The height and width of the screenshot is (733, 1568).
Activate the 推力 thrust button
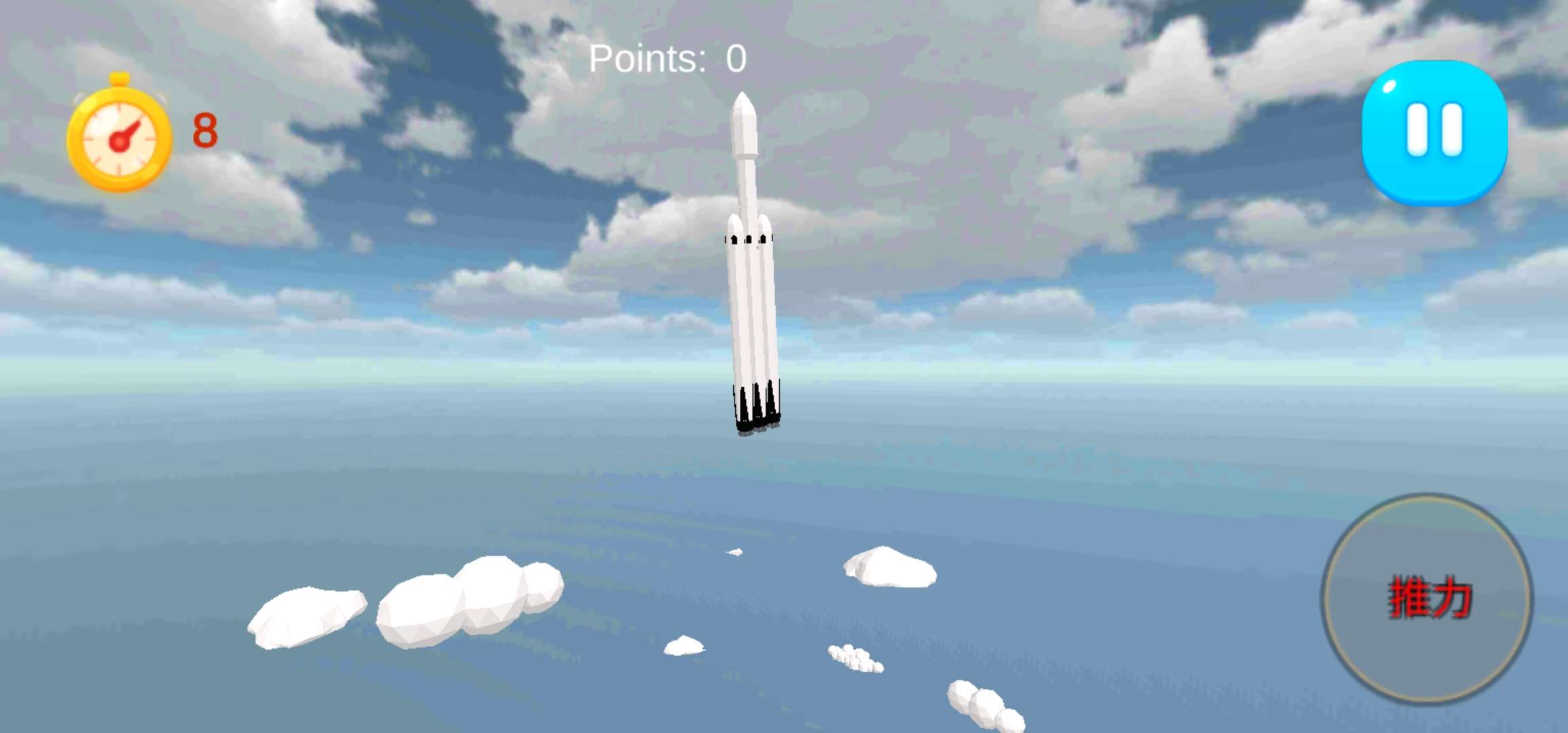[x=1427, y=599]
